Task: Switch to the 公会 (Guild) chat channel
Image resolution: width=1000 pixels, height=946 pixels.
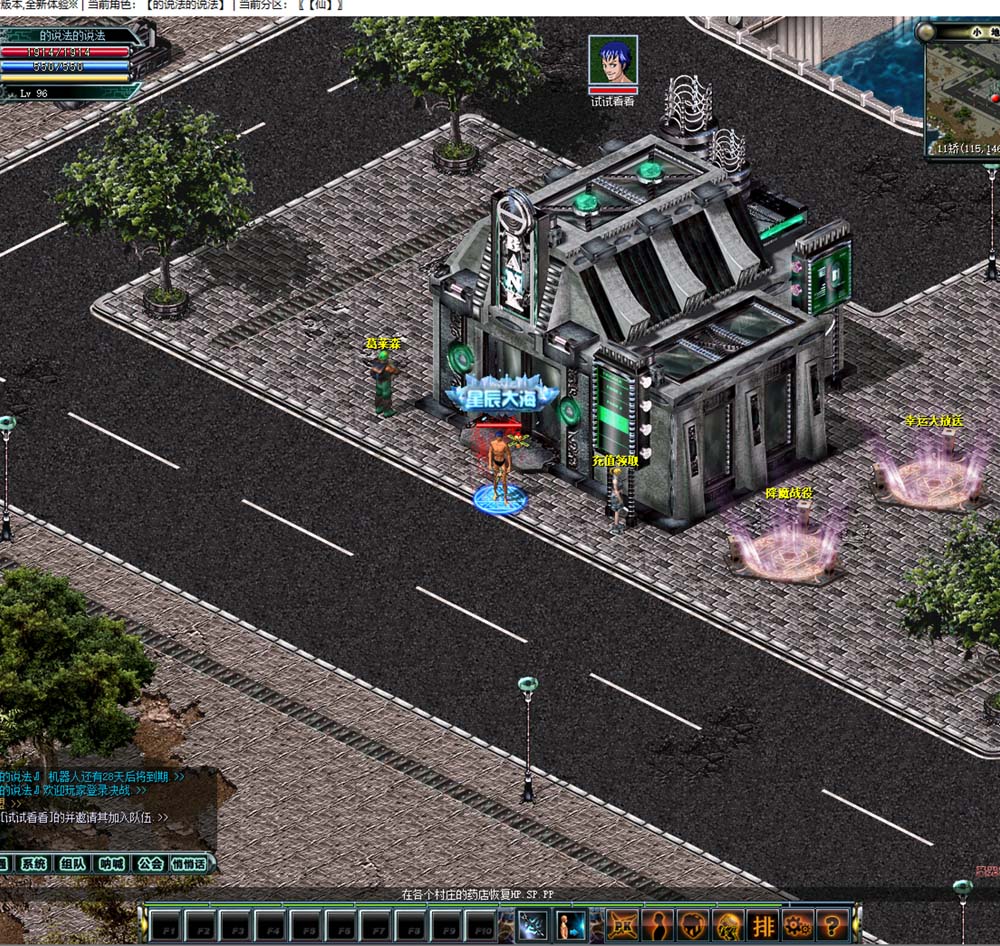Action: point(150,863)
